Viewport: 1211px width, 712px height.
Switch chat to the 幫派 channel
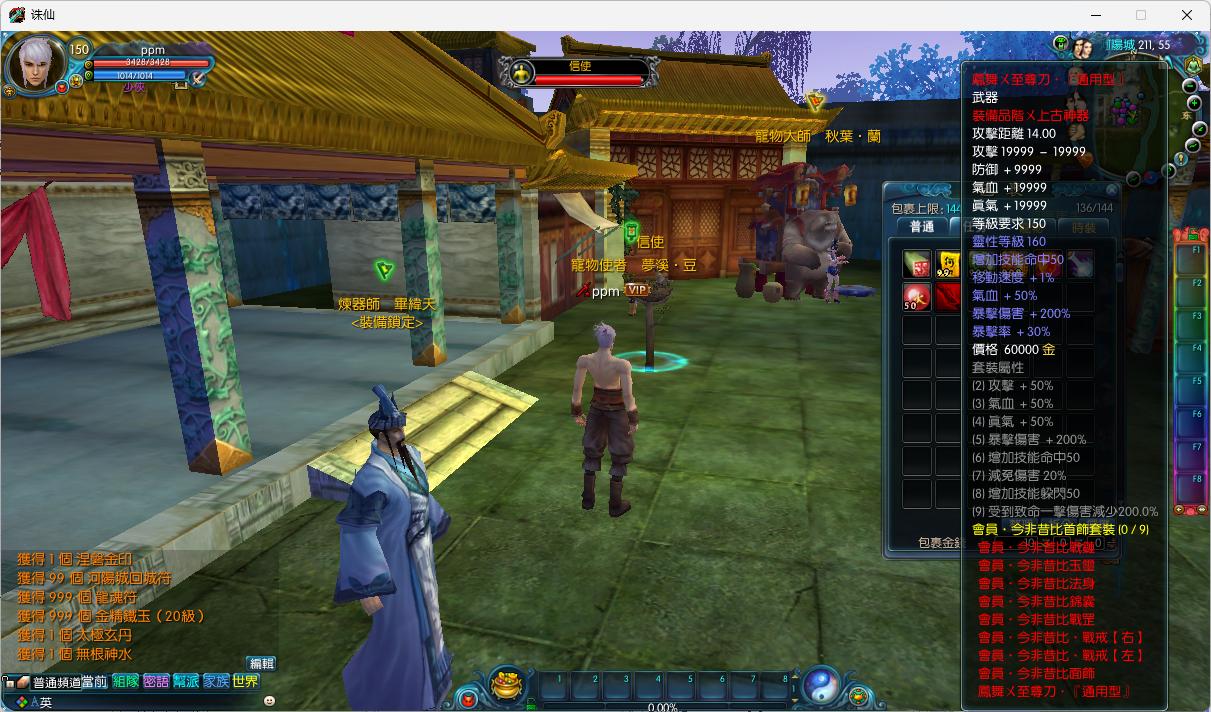(x=186, y=682)
